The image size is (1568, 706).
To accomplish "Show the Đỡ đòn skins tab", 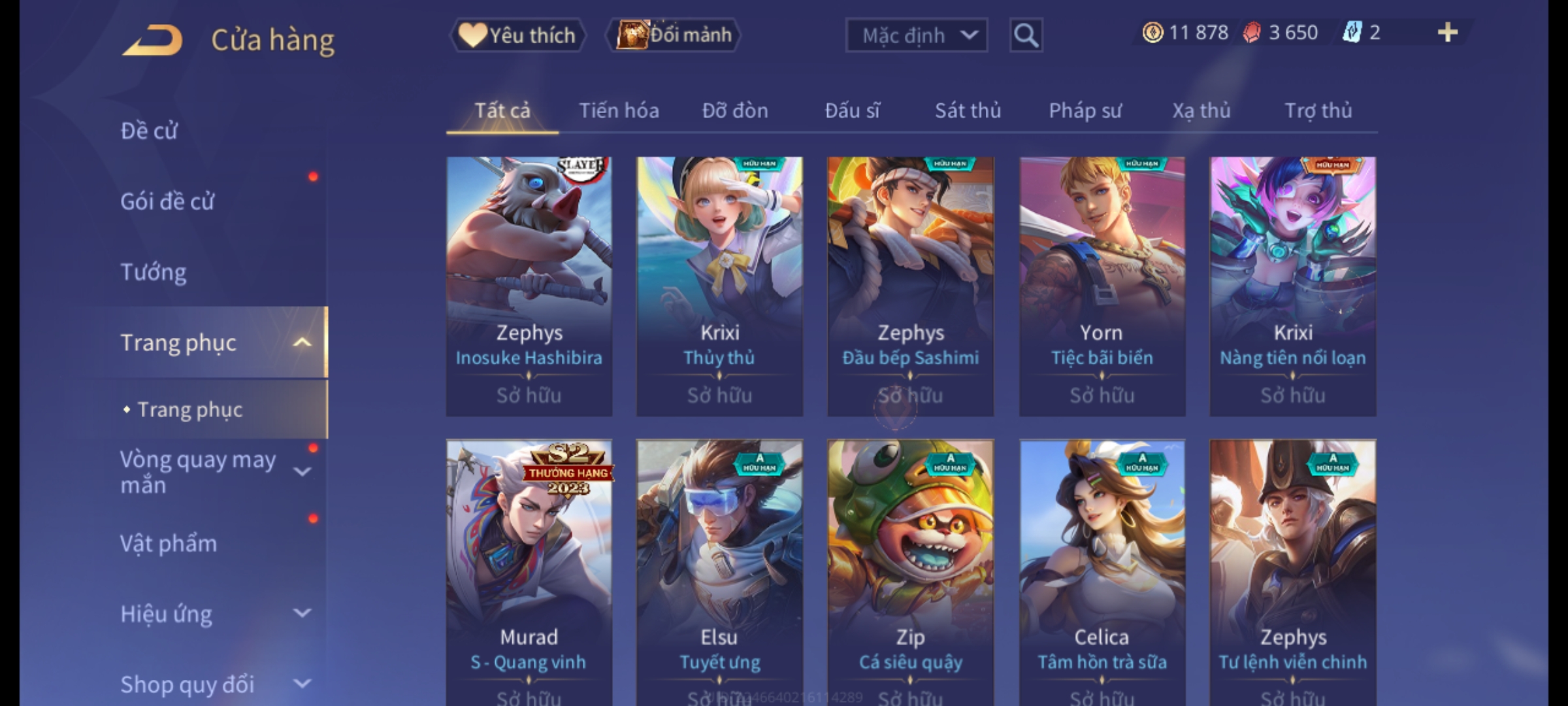I will (x=735, y=110).
